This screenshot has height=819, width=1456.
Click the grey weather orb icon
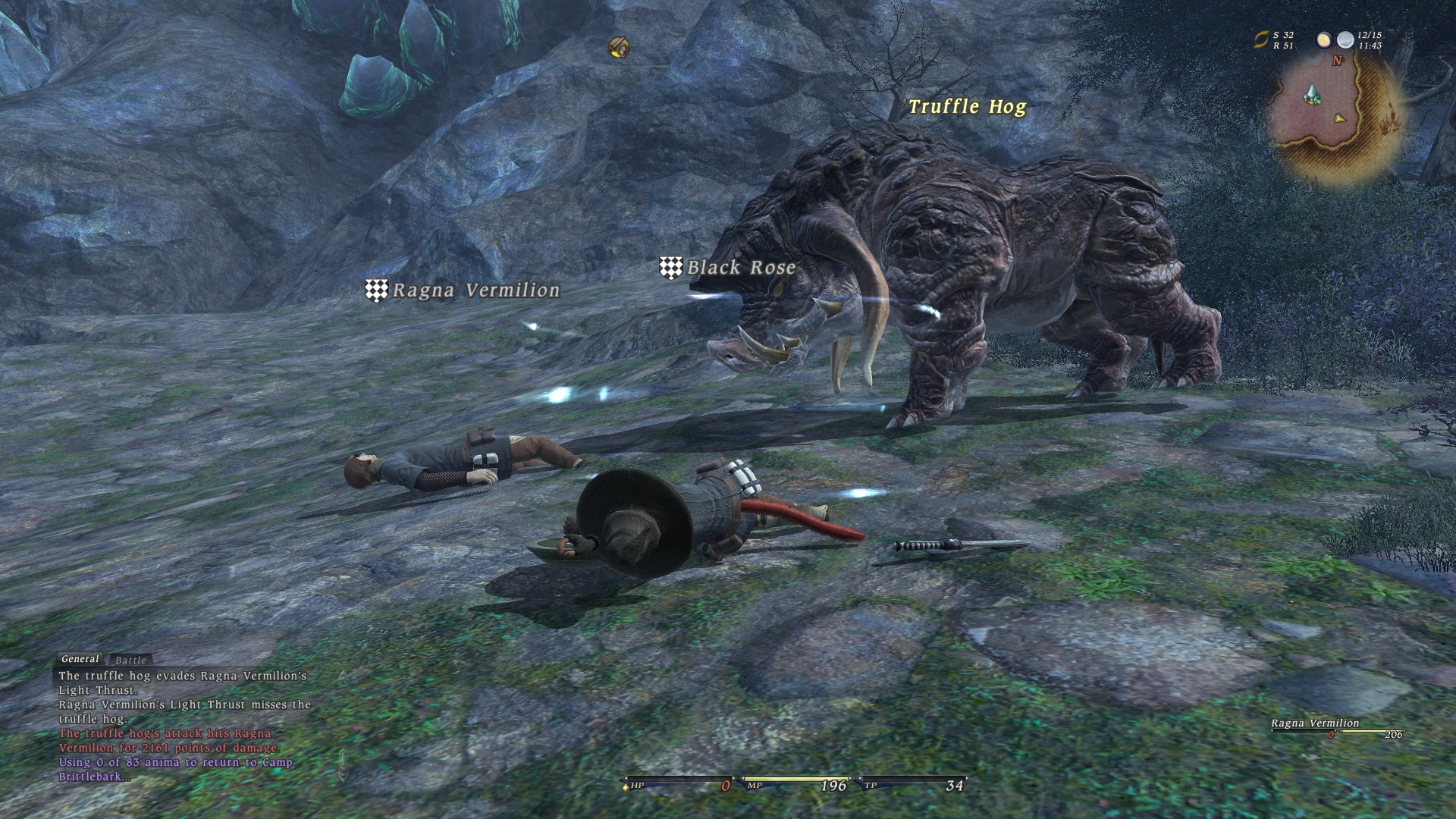pos(1345,39)
